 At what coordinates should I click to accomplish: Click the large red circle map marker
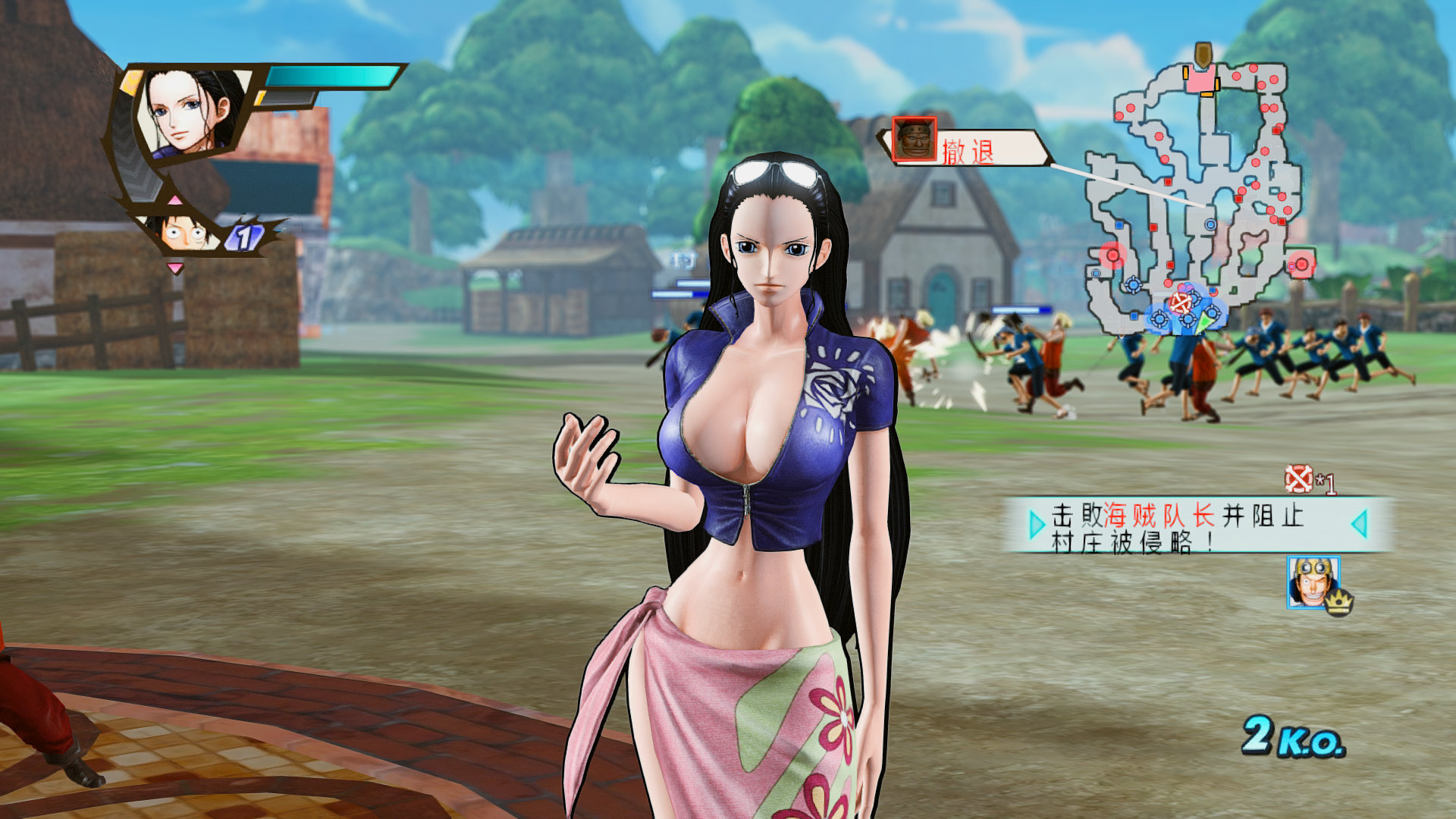pos(1112,255)
